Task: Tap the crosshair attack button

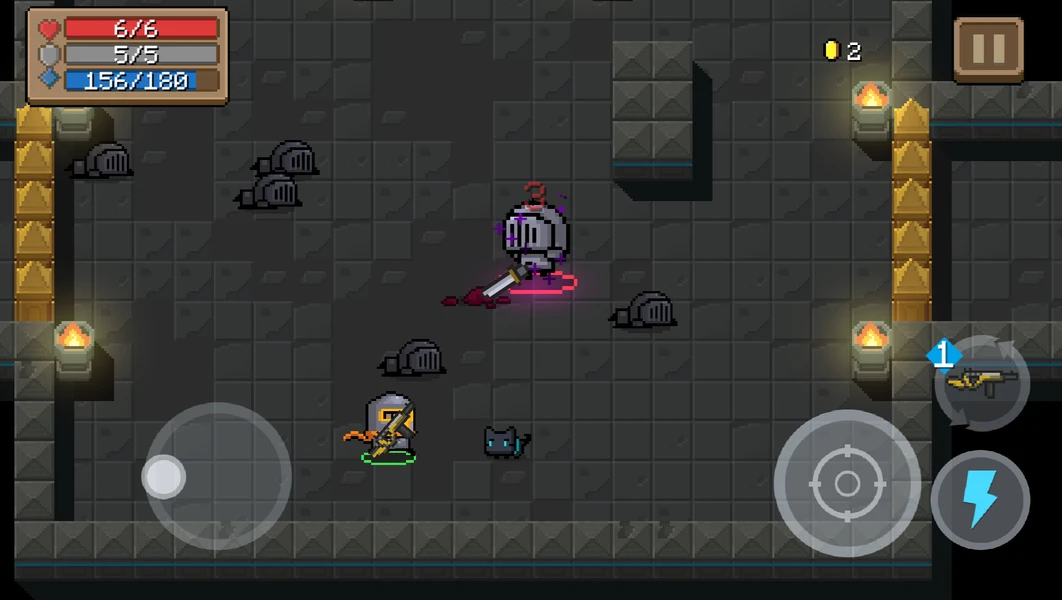Action: coord(846,484)
